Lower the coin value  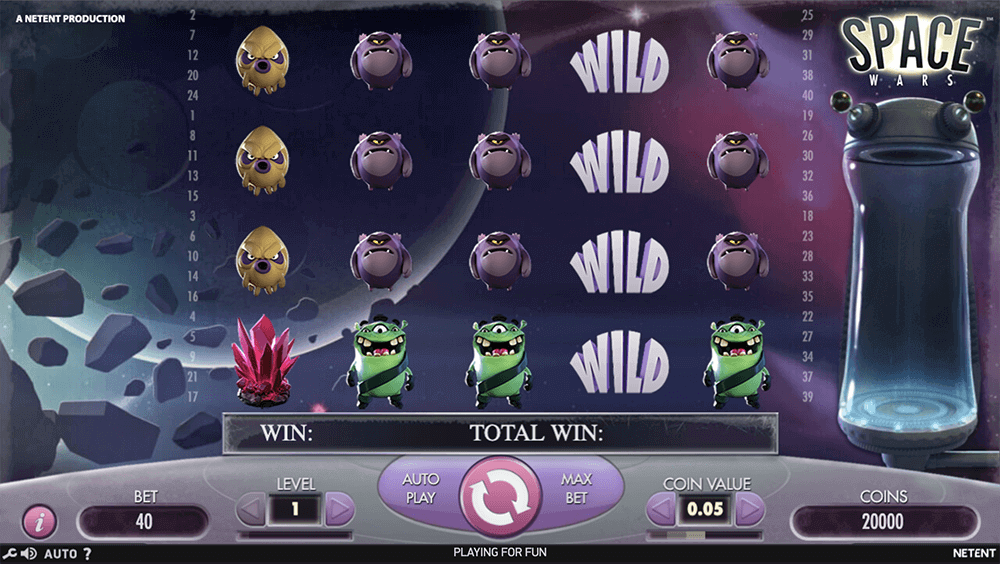[662, 511]
